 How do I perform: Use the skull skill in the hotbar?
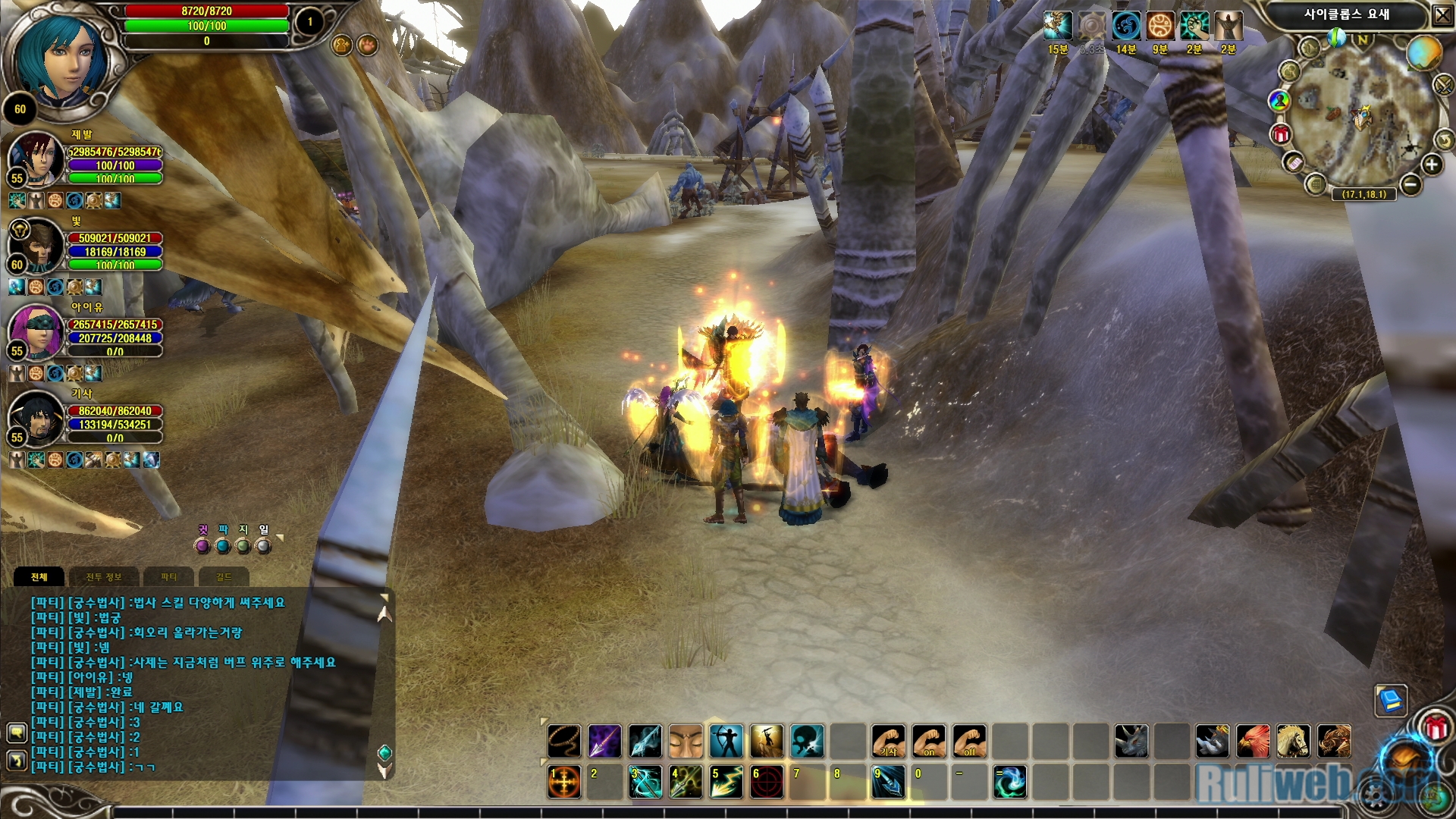tap(808, 741)
